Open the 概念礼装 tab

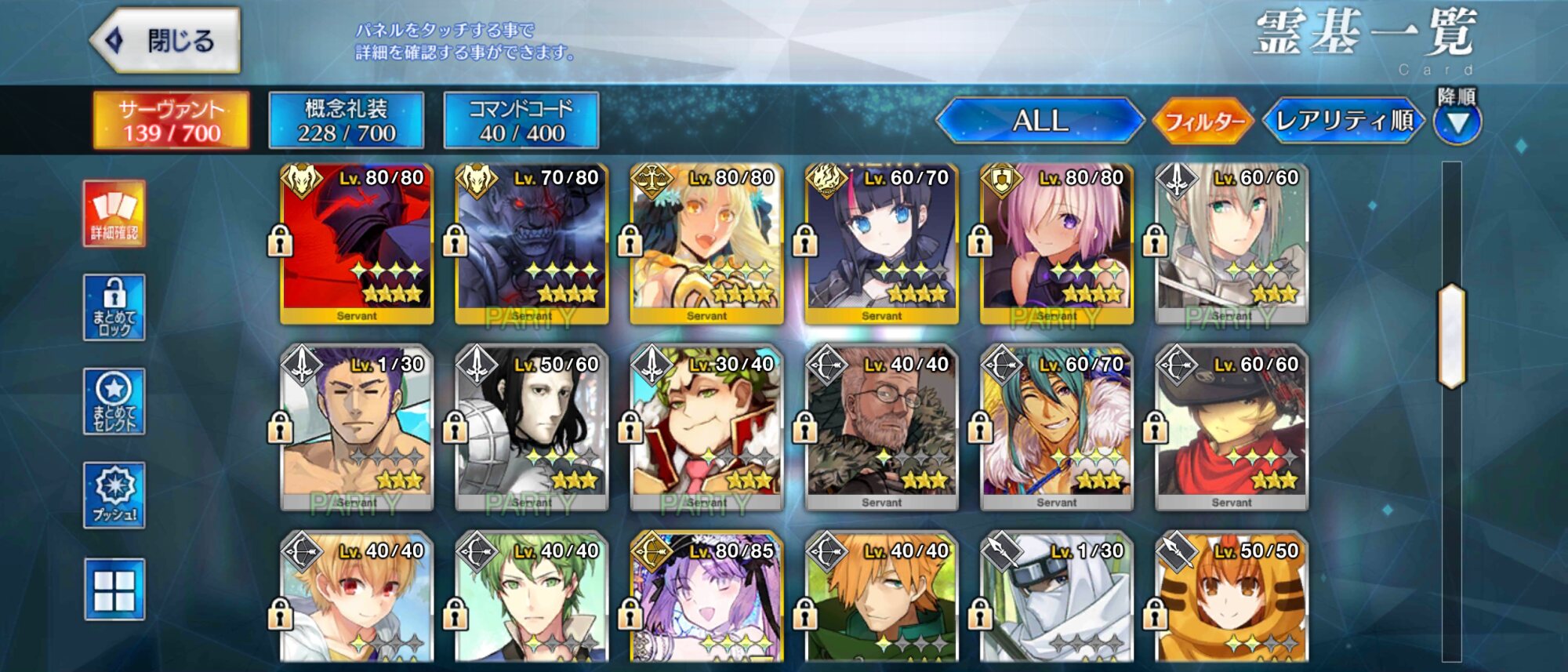pos(347,121)
